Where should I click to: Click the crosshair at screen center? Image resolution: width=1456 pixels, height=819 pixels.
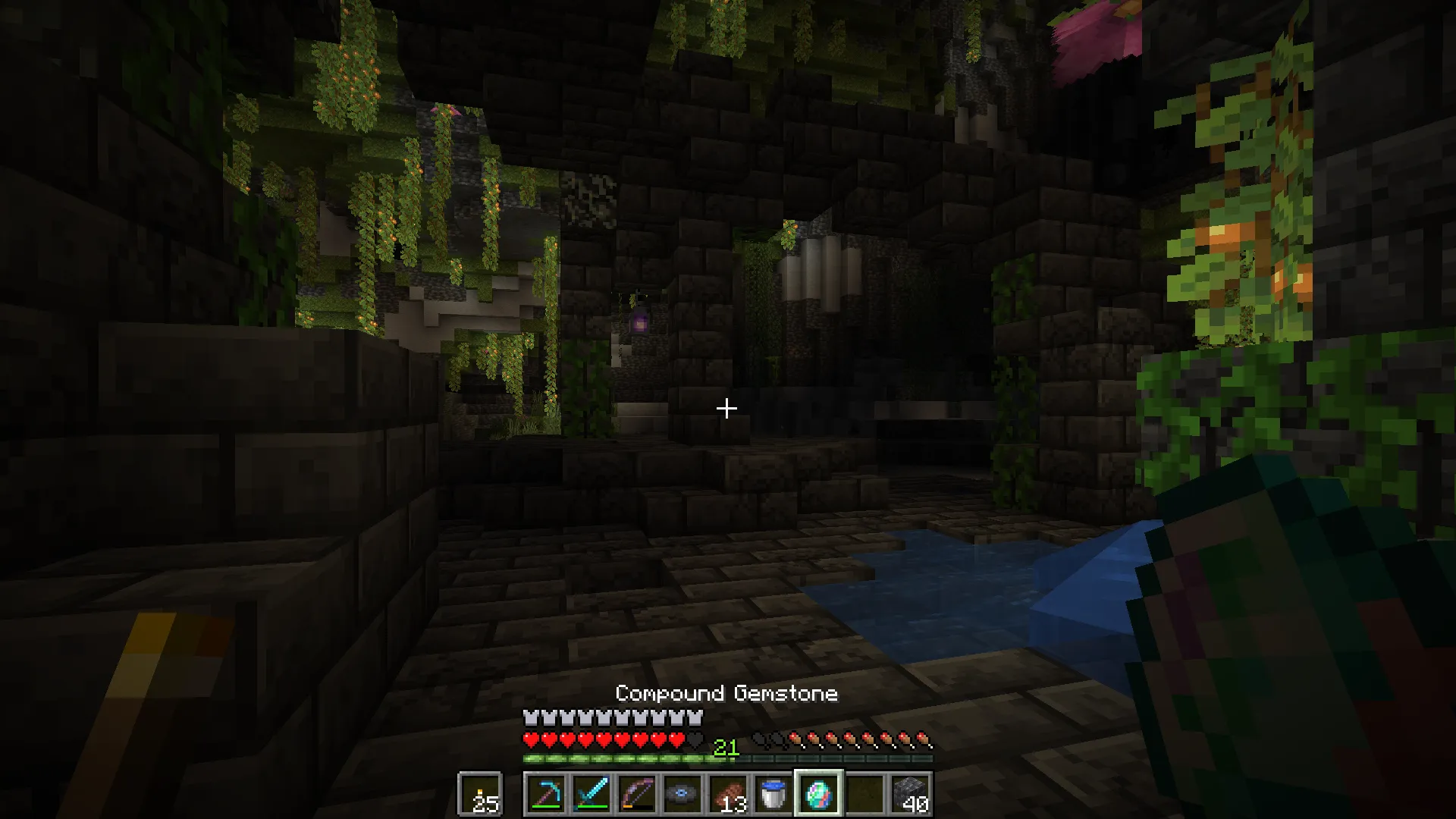726,409
